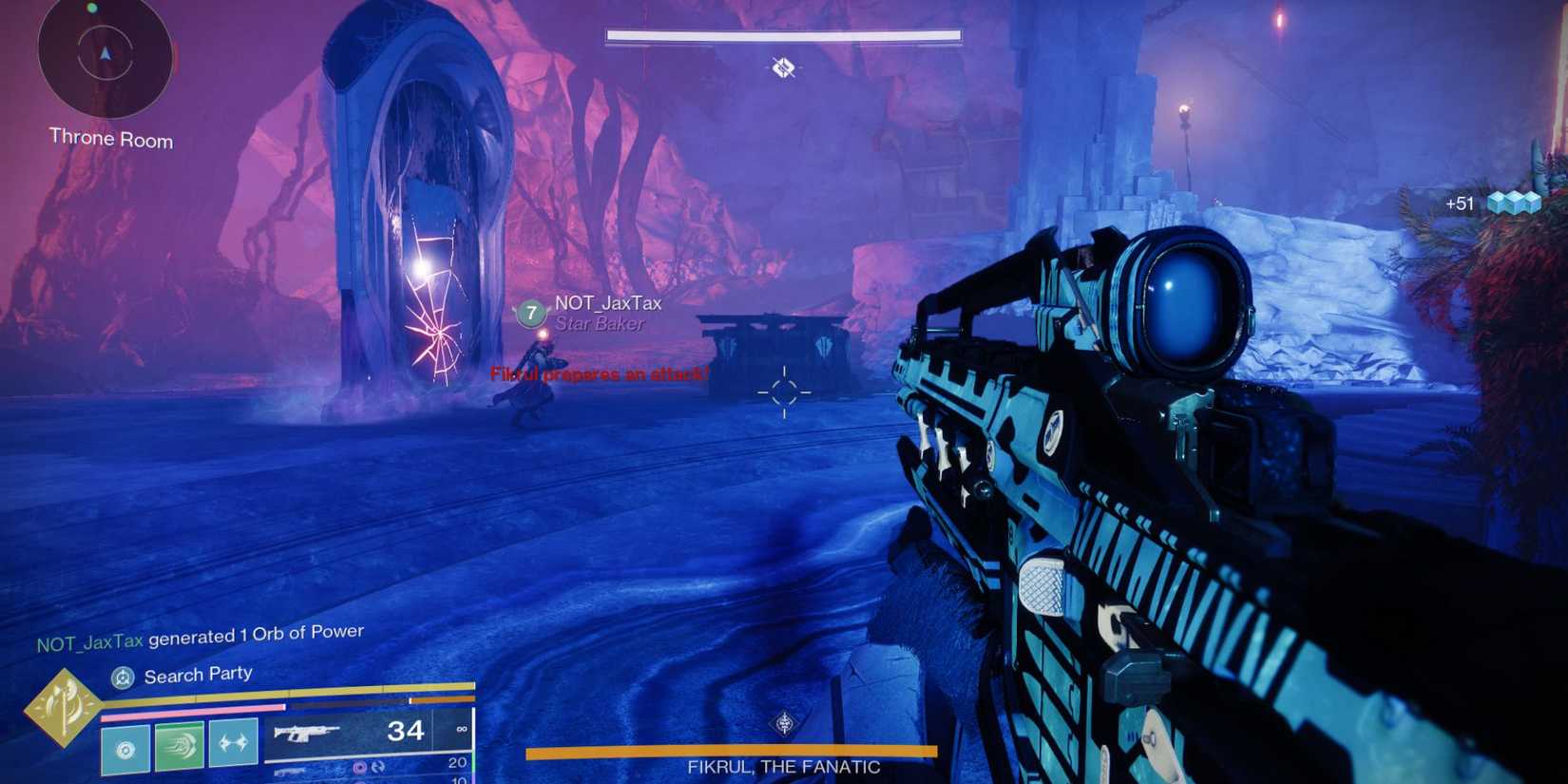Click the green melee ability icon
This screenshot has width=1568, height=784.
179,743
